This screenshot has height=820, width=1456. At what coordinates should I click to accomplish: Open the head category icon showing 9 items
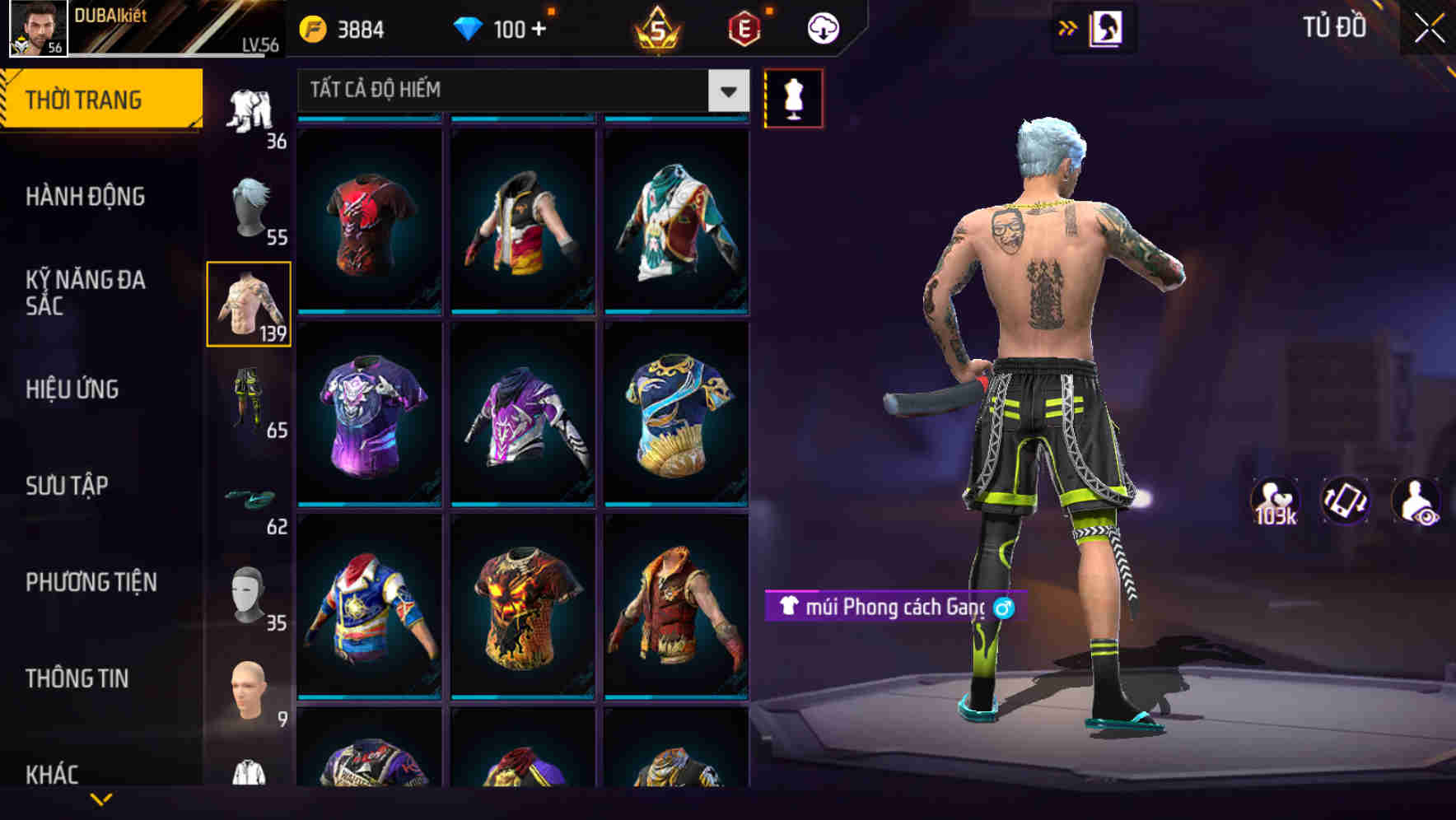[251, 687]
